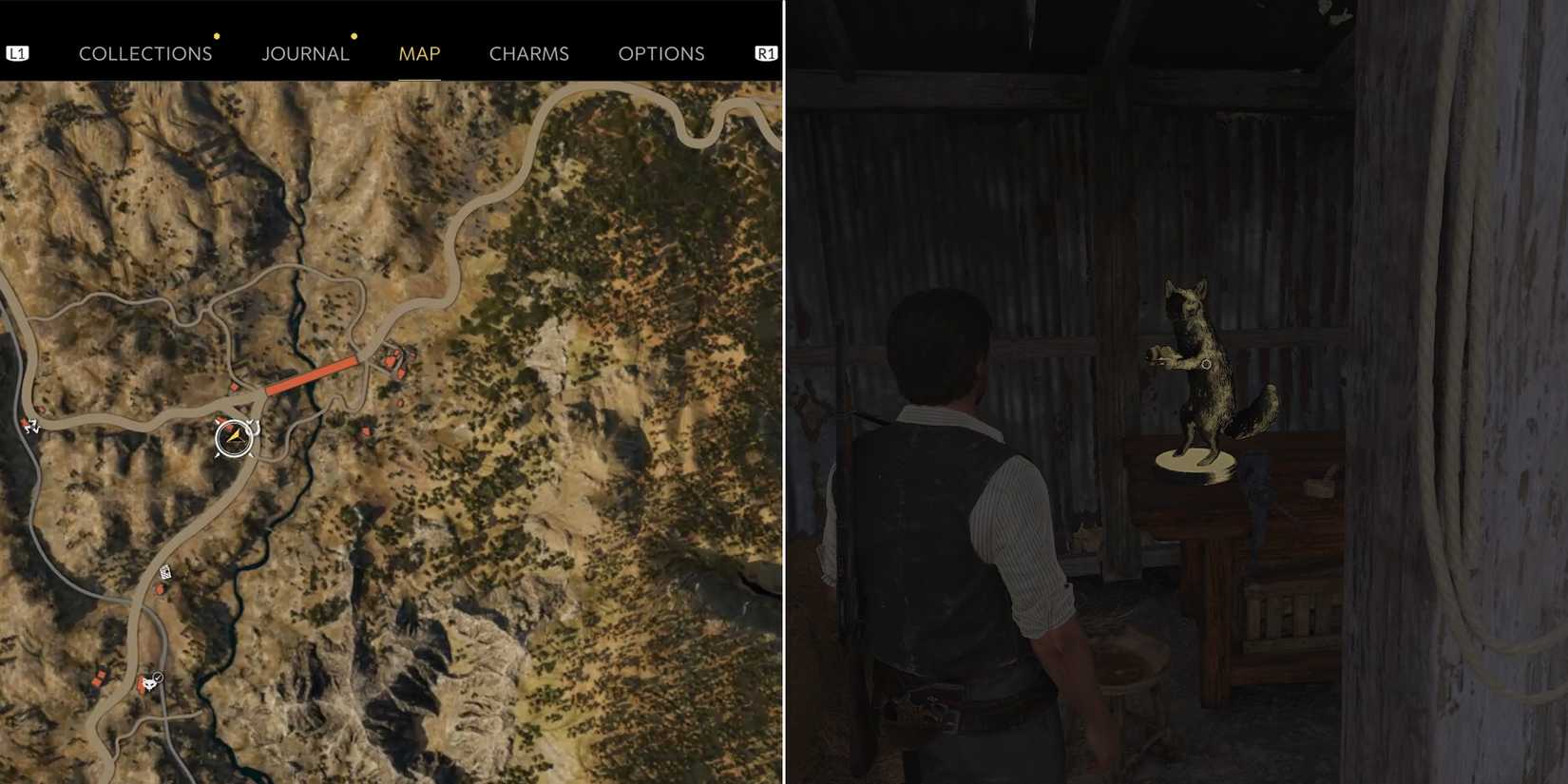Open the CHARMS tab
The image size is (1568, 784).
528,53
